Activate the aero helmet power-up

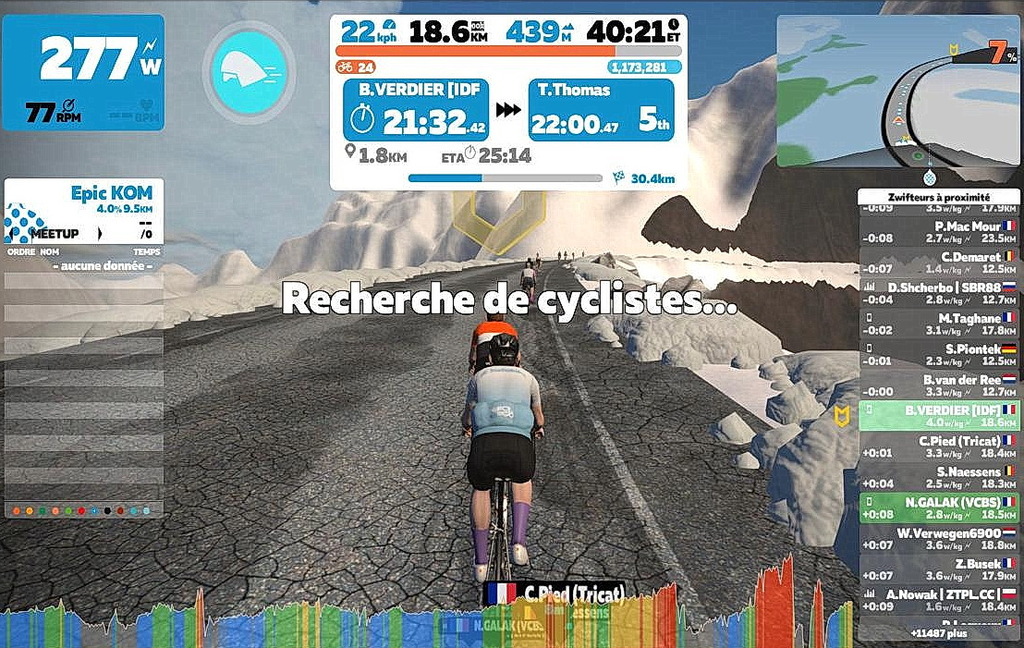[x=249, y=72]
